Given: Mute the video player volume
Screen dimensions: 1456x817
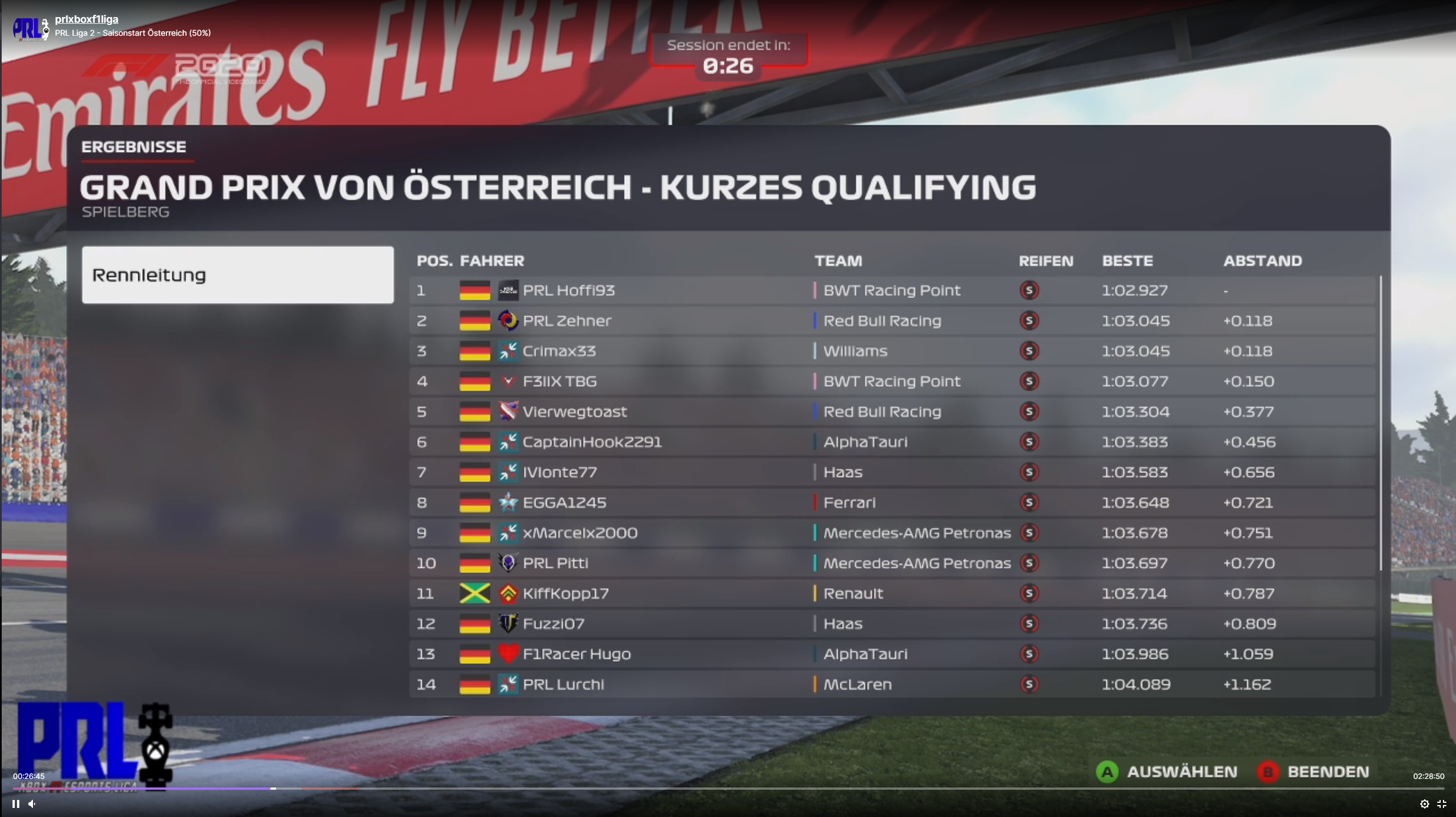Looking at the screenshot, I should click(32, 804).
